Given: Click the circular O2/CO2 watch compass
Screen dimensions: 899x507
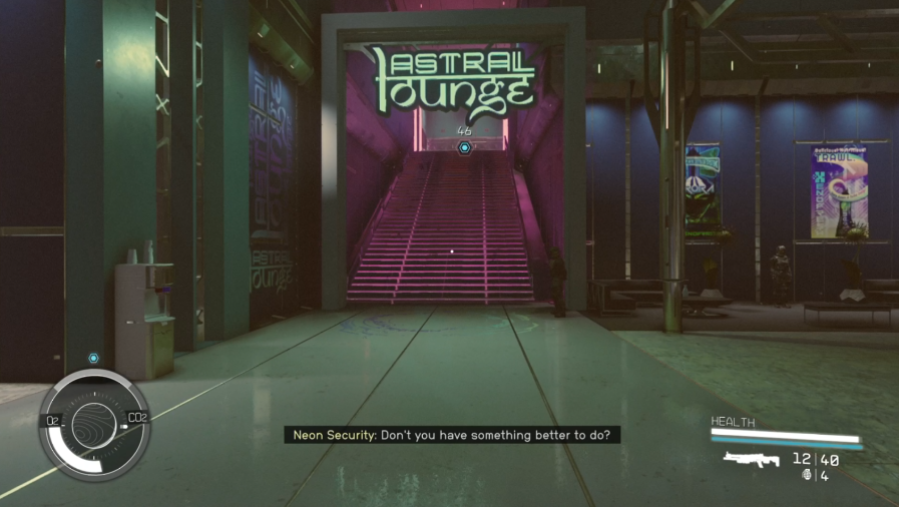Looking at the screenshot, I should 94,424.
